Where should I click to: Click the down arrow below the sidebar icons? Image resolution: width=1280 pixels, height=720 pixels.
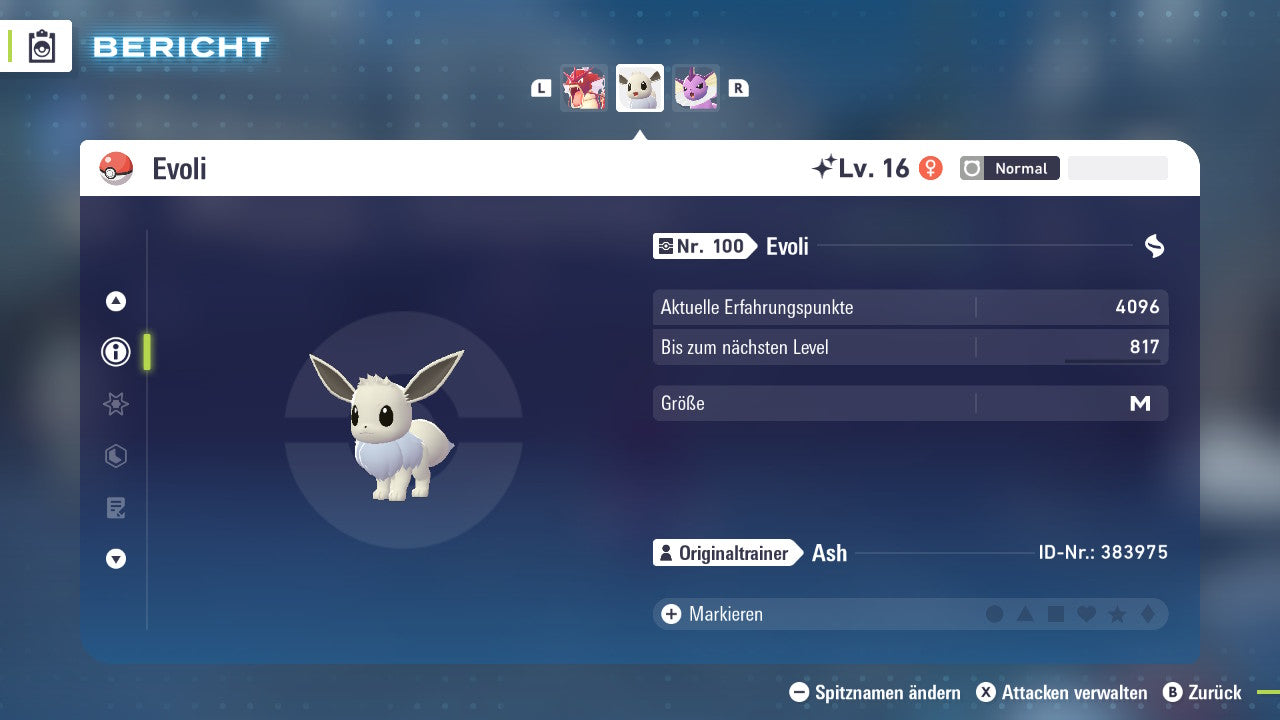[115, 560]
